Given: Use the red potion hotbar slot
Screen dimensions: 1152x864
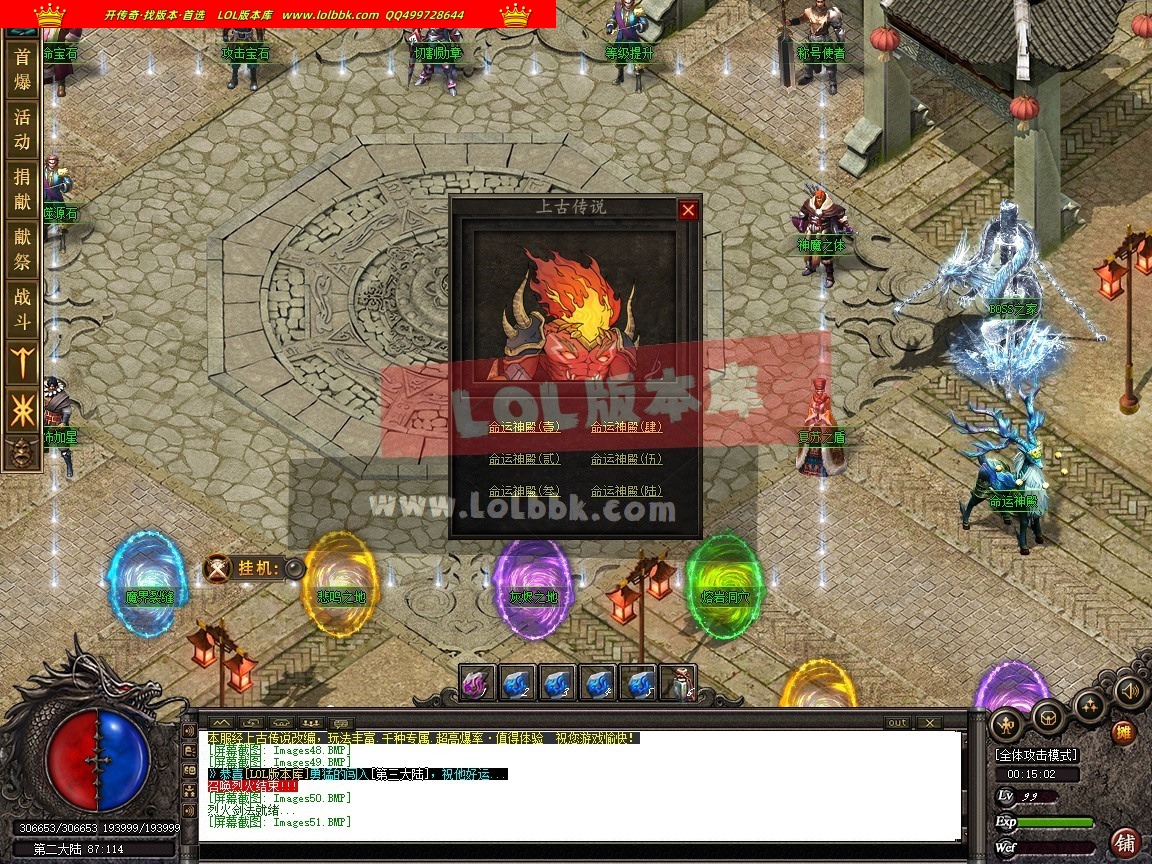Looking at the screenshot, I should tap(678, 683).
